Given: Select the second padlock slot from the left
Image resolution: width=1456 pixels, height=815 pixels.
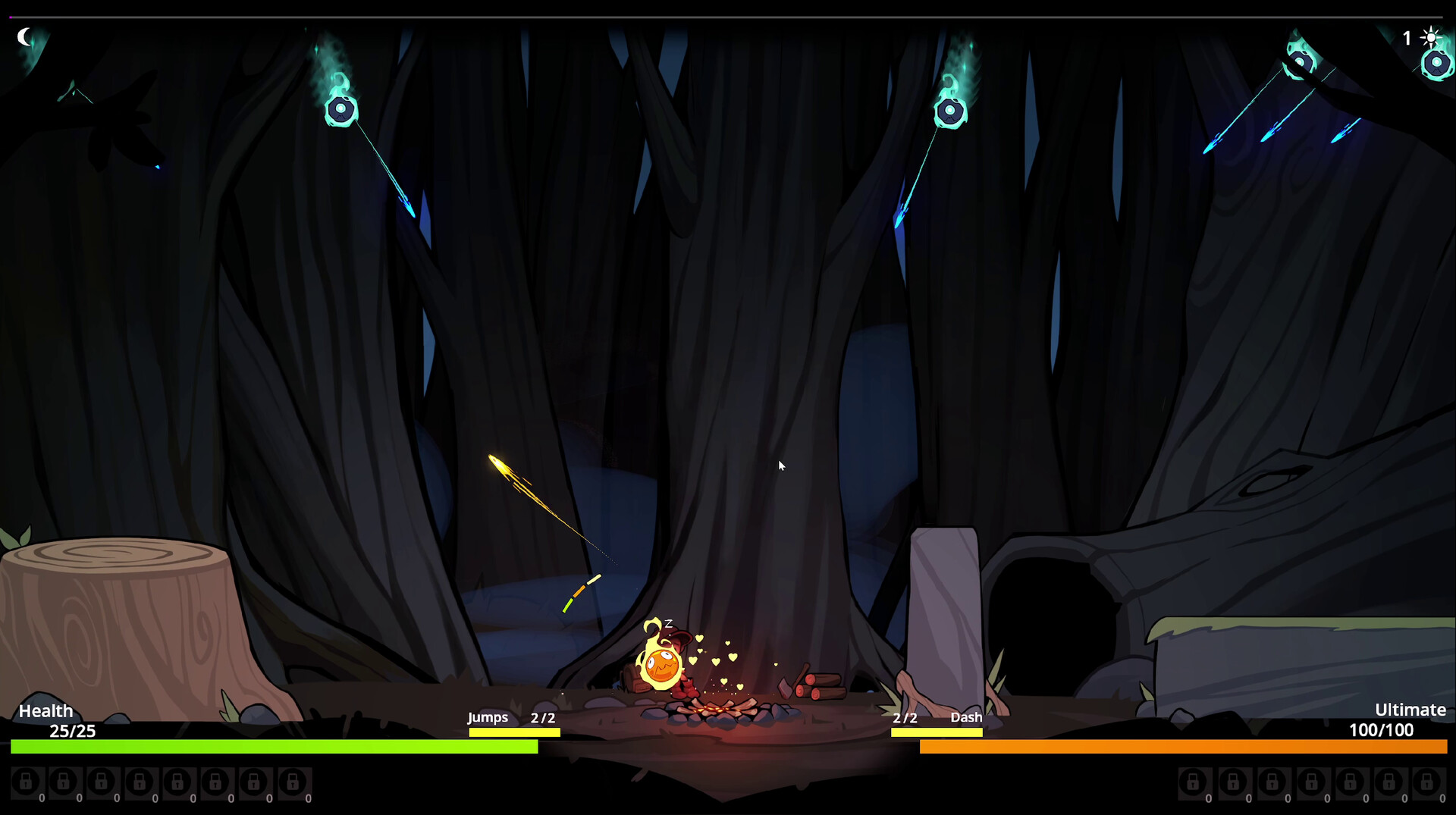Looking at the screenshot, I should [66, 783].
